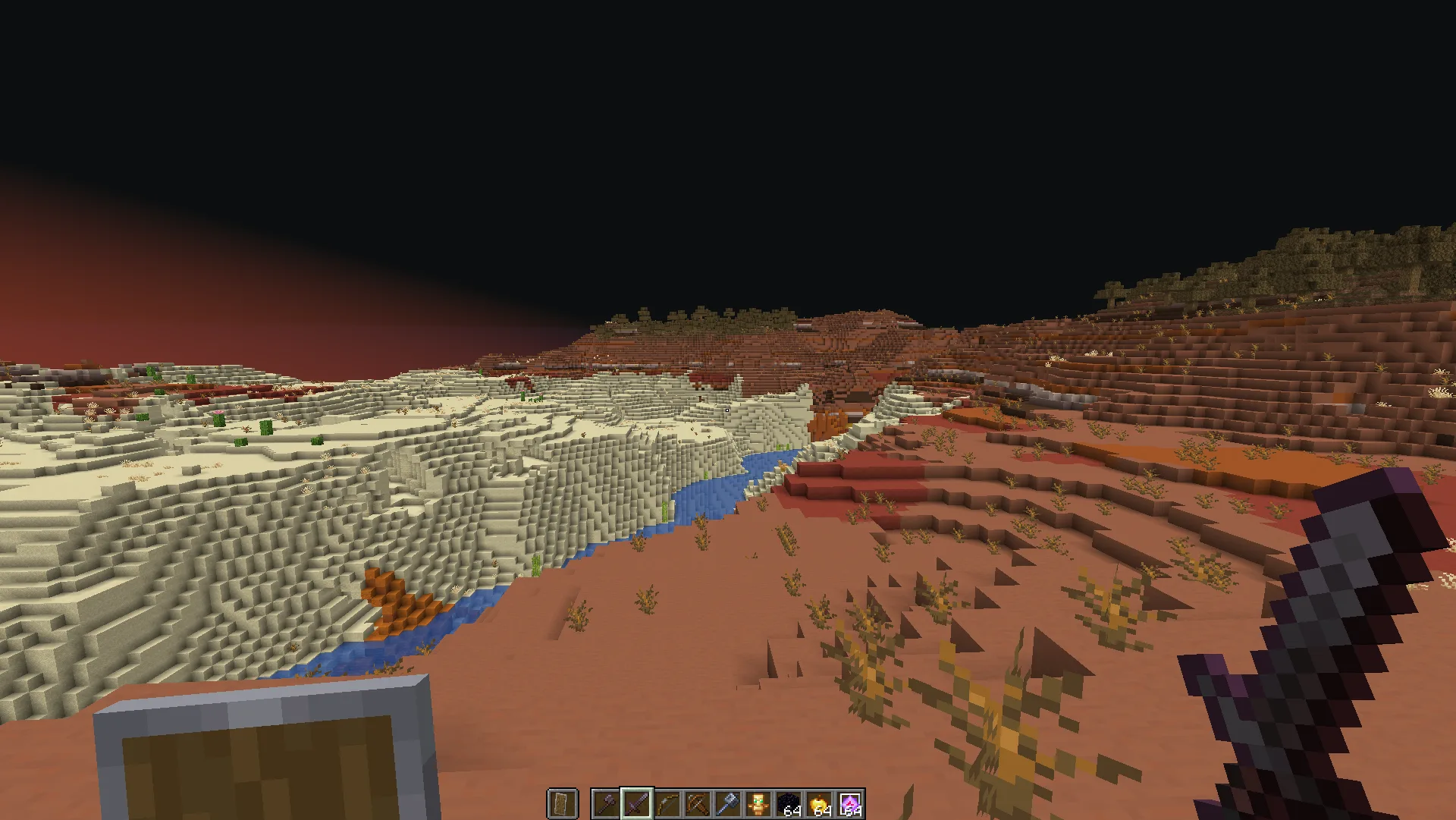Select the golden apple stack
The height and width of the screenshot is (820, 1456).
(x=819, y=804)
